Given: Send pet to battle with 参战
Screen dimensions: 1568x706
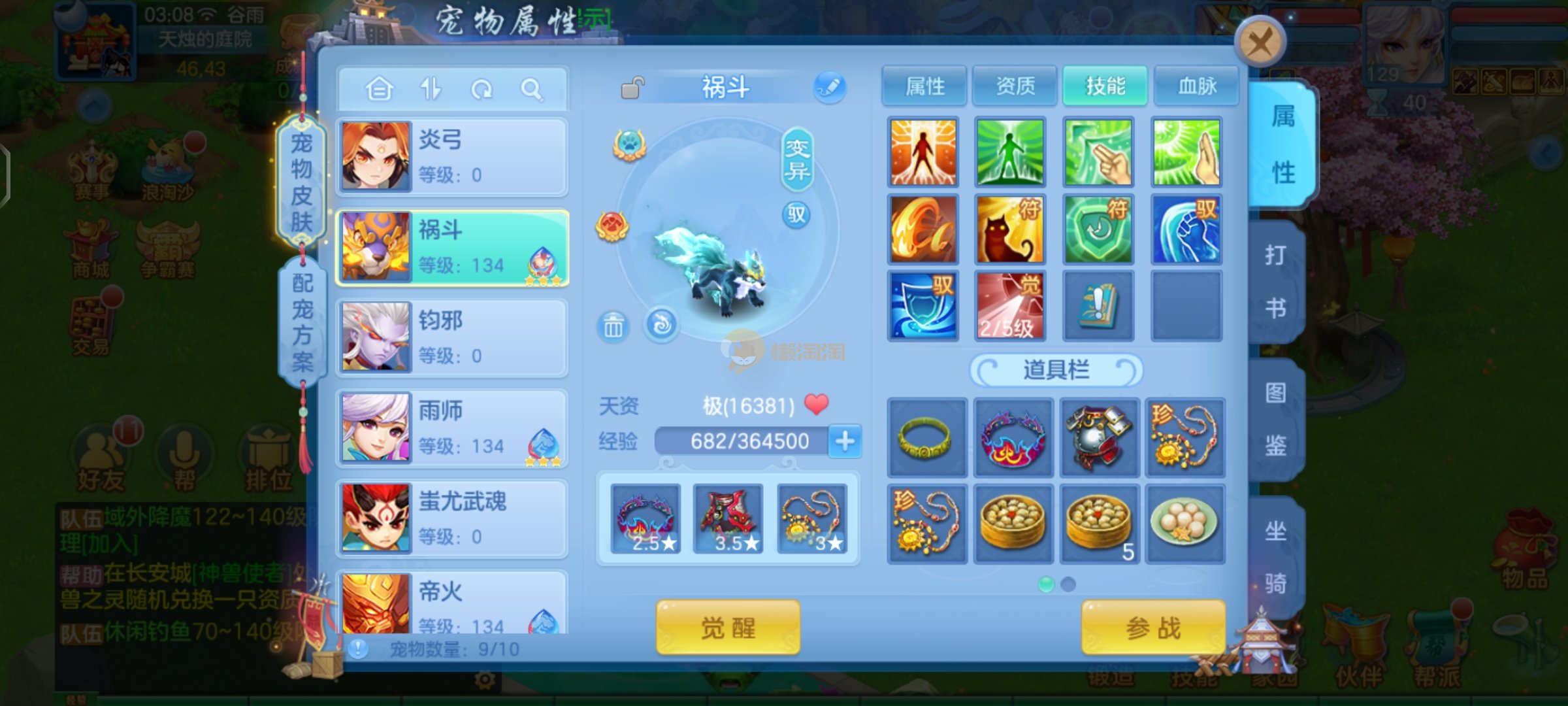Looking at the screenshot, I should [x=1153, y=628].
